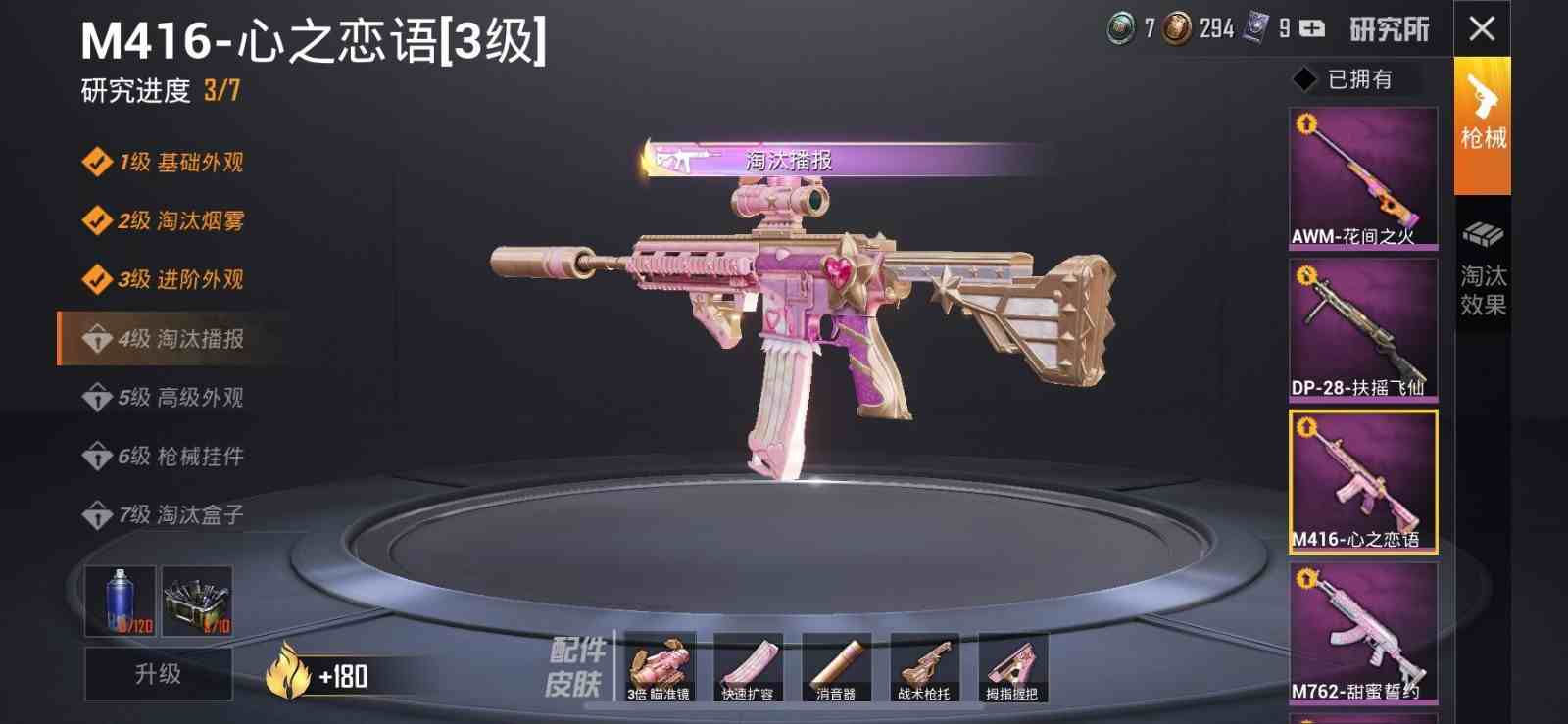Image resolution: width=1568 pixels, height=724 pixels.
Task: Open the 研究所 lab header
Action: (x=1389, y=29)
